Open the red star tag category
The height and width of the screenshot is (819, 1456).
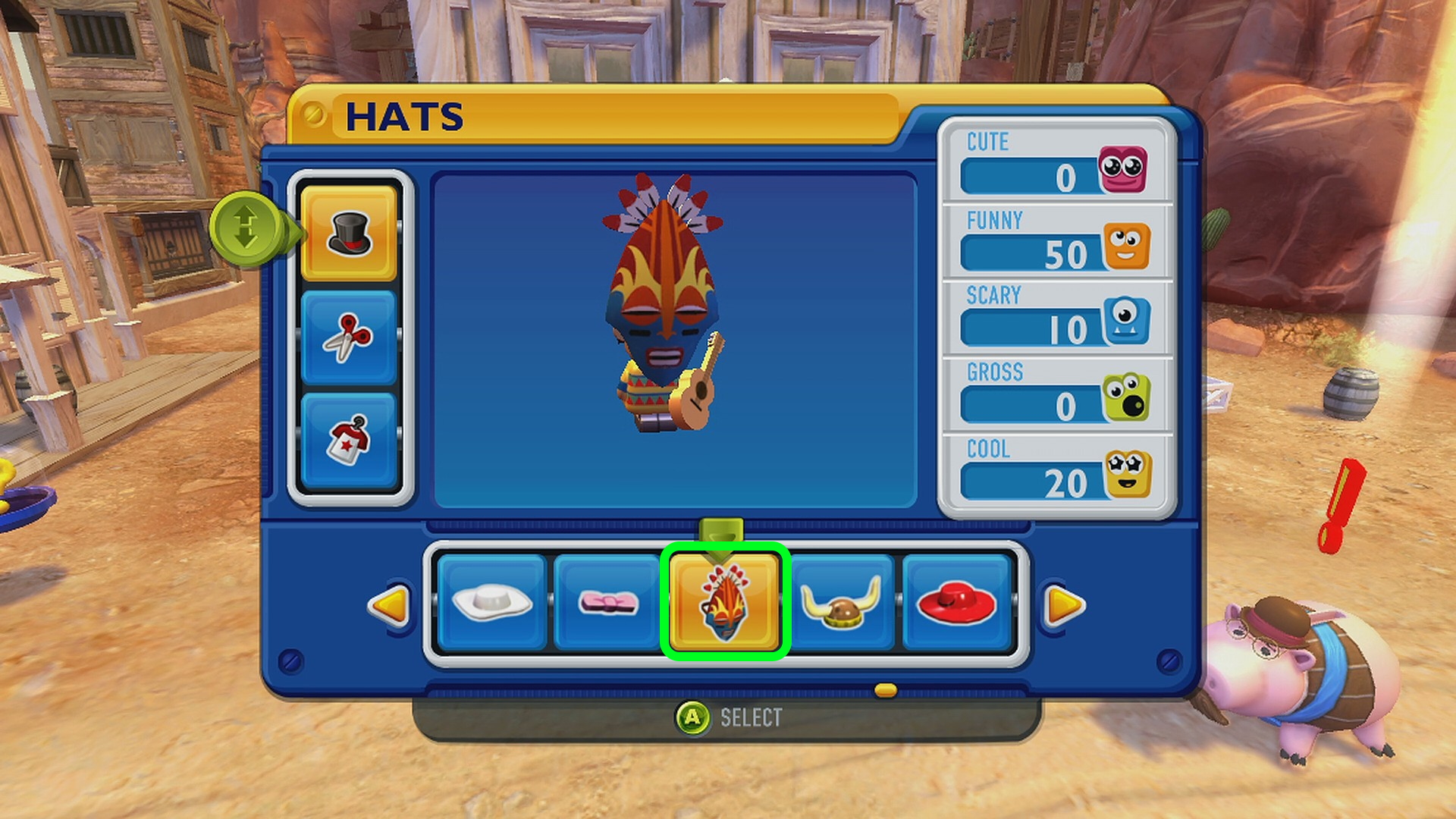tap(349, 440)
